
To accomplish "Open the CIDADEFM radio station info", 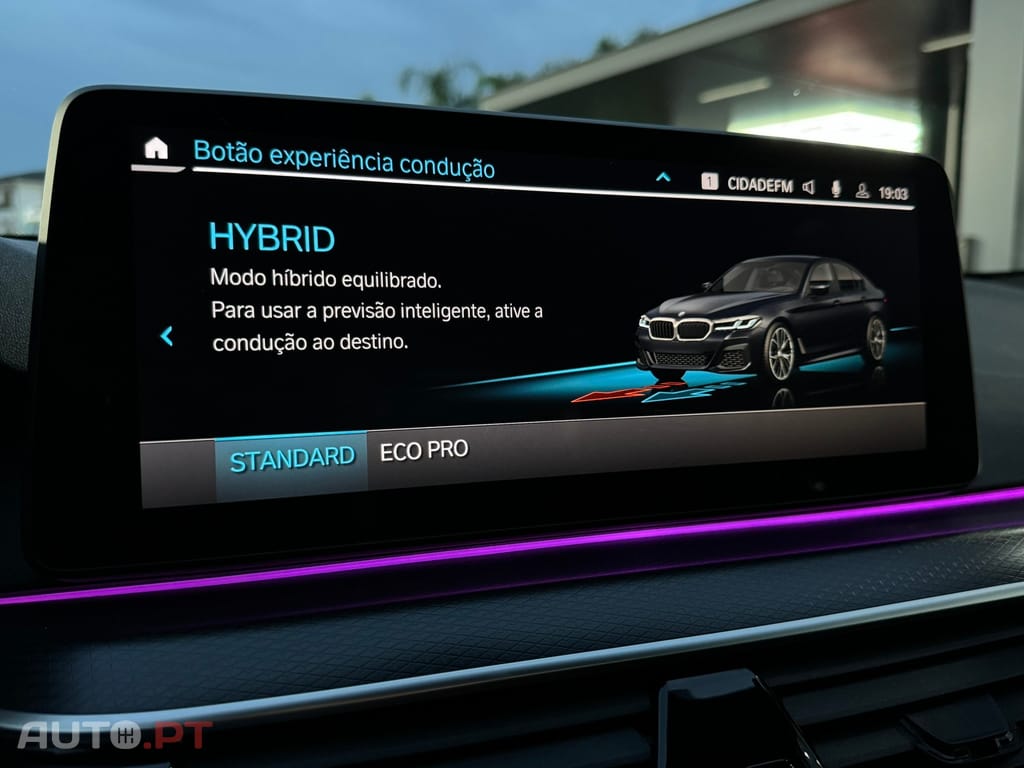I will pos(759,185).
